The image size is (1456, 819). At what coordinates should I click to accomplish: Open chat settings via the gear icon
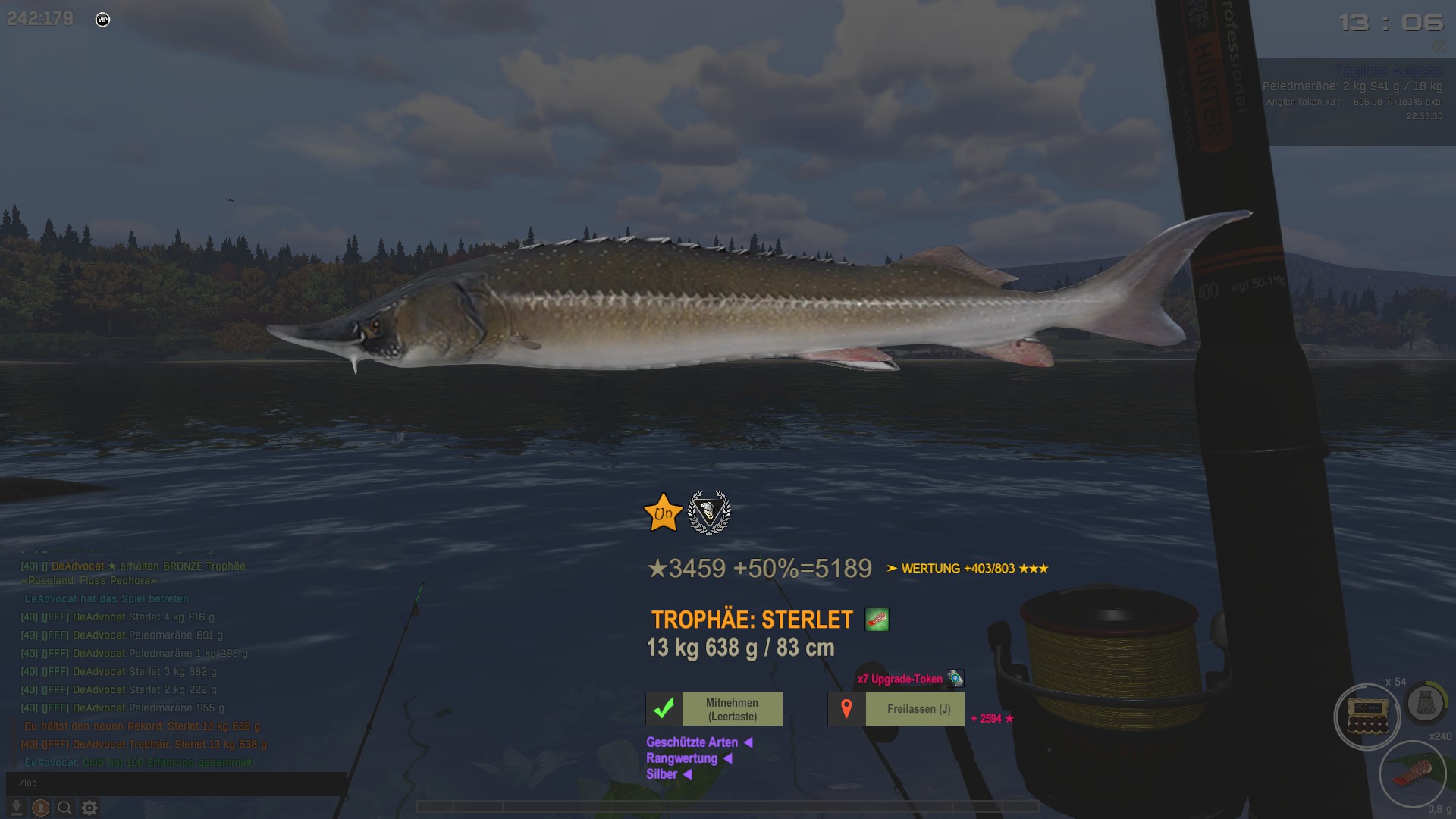tap(89, 808)
